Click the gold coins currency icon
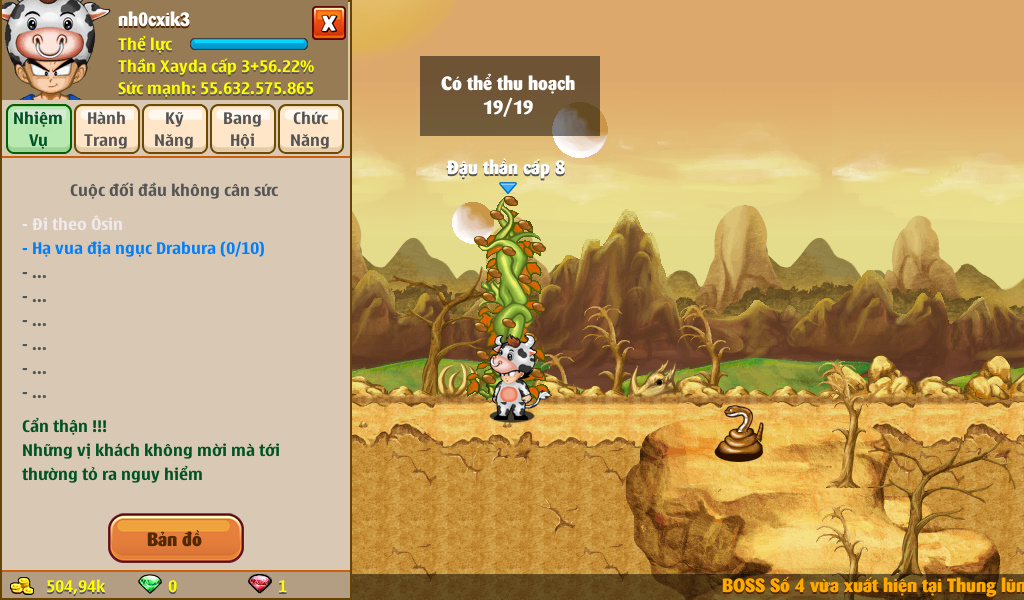Viewport: 1024px width, 600px height. pos(22,585)
